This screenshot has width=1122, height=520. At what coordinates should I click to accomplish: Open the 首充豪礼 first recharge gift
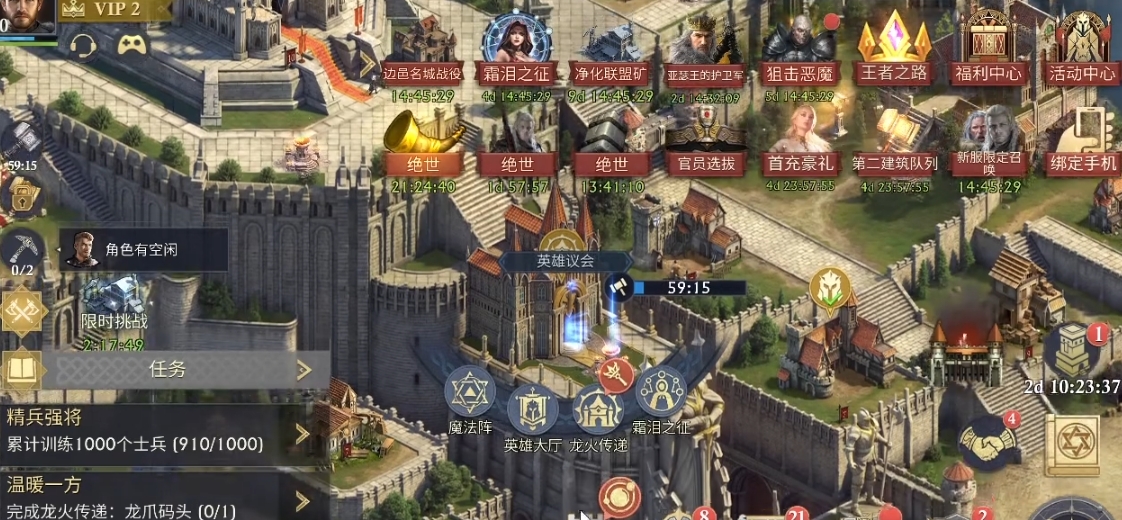799,145
